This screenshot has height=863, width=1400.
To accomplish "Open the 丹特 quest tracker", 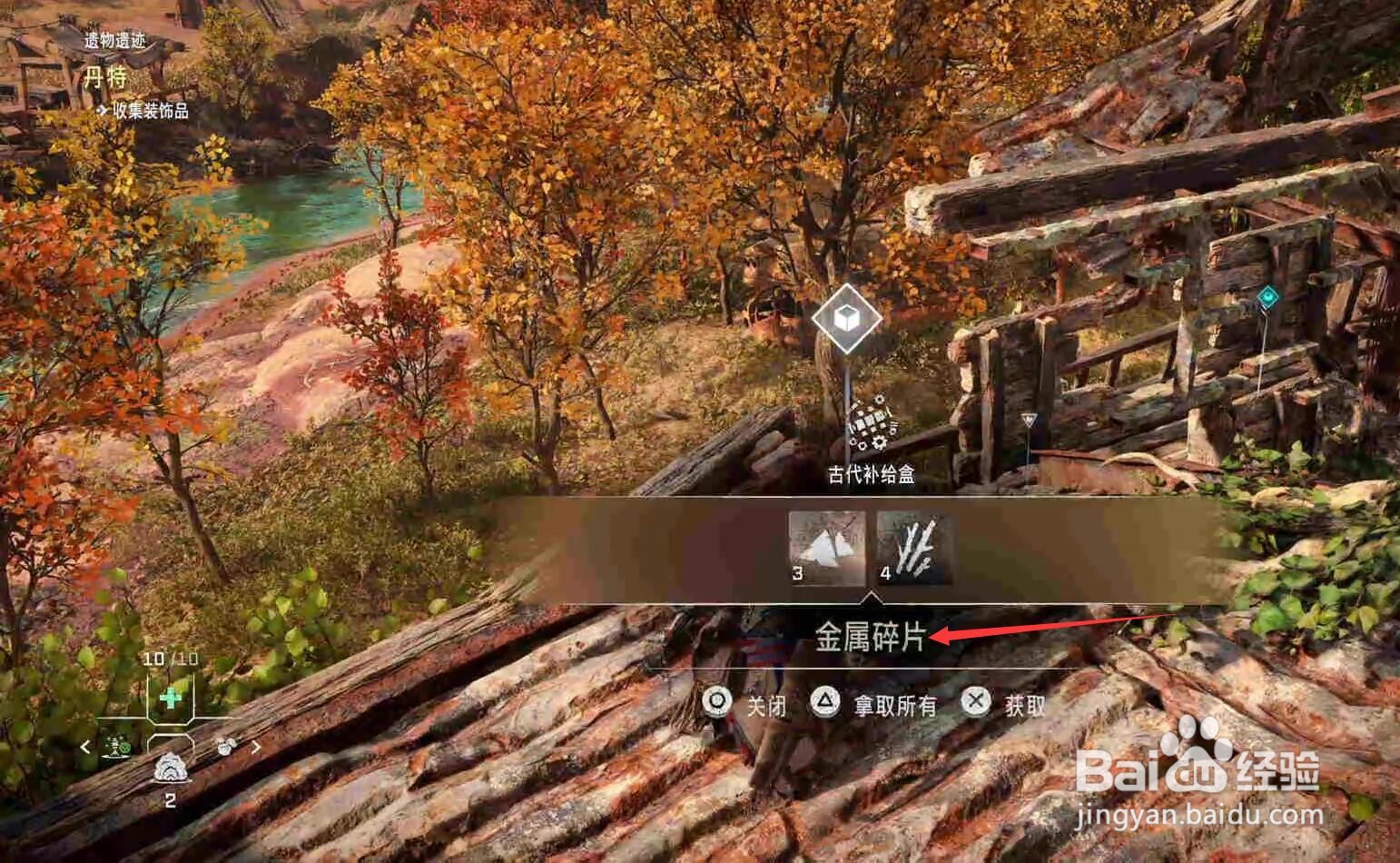I will [x=106, y=77].
